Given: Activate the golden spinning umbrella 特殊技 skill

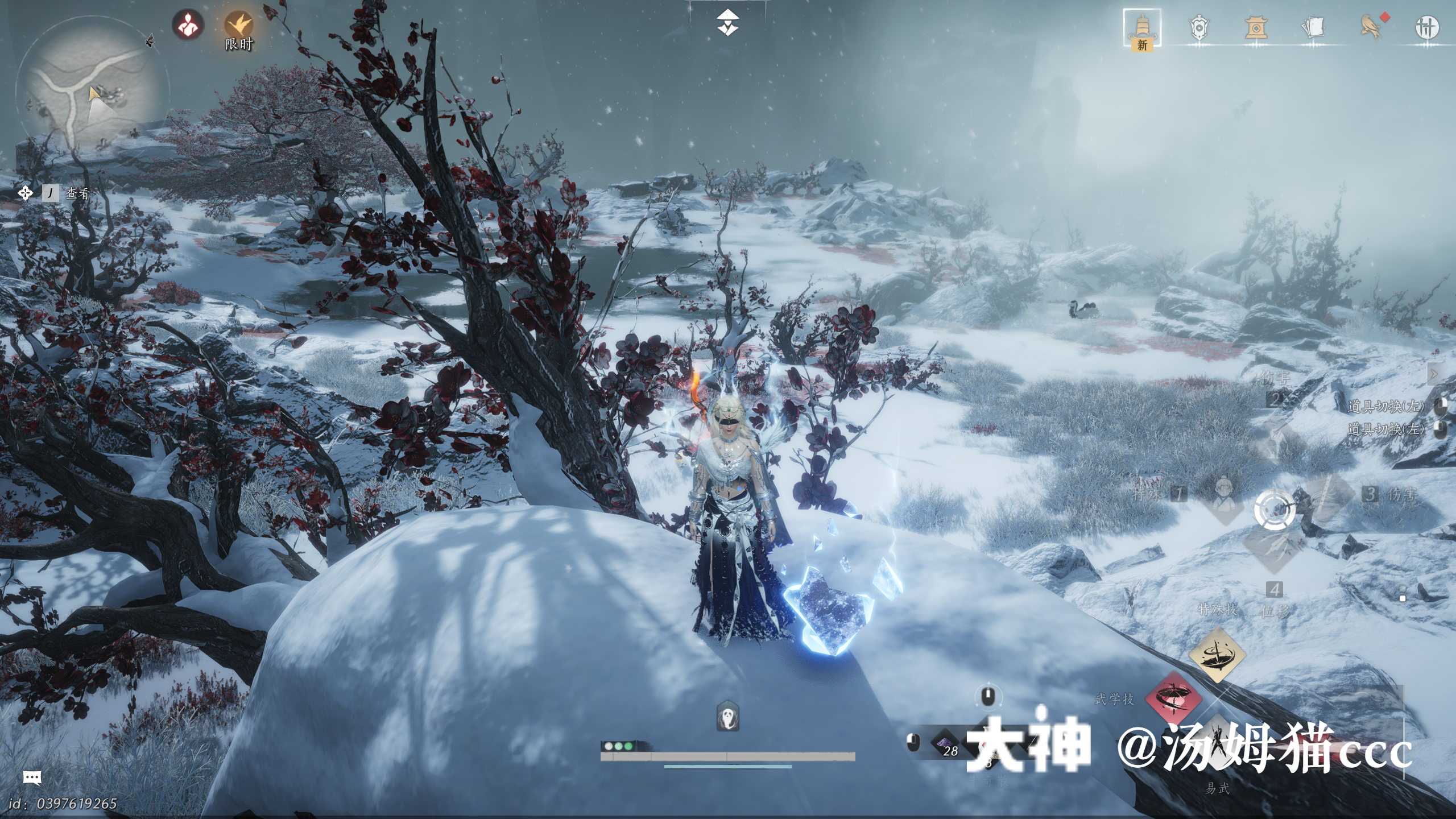Looking at the screenshot, I should click(1217, 655).
